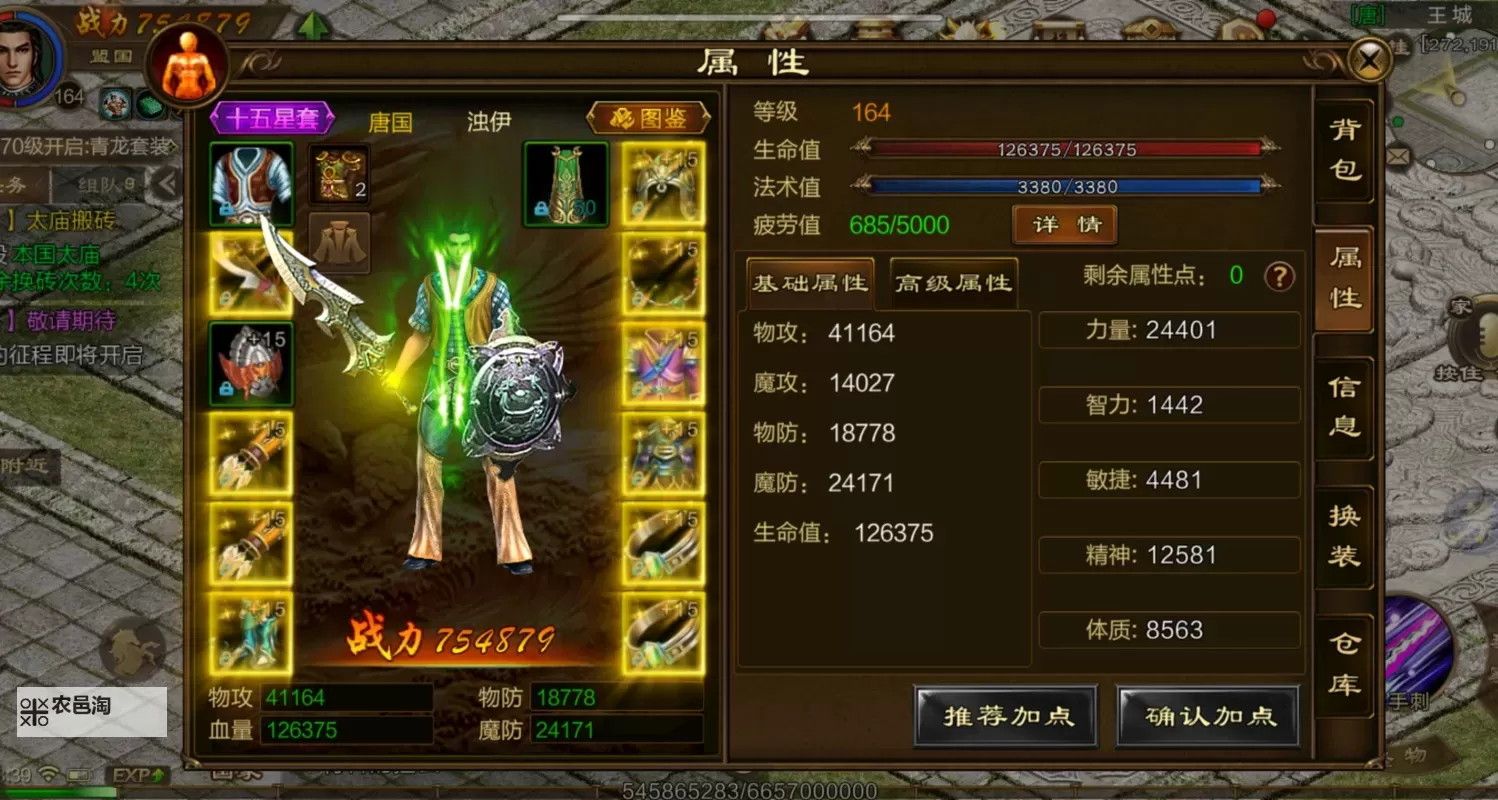1498x800 pixels.
Task: Click the right arrow of 十五星套 banner
Action: pos(330,117)
